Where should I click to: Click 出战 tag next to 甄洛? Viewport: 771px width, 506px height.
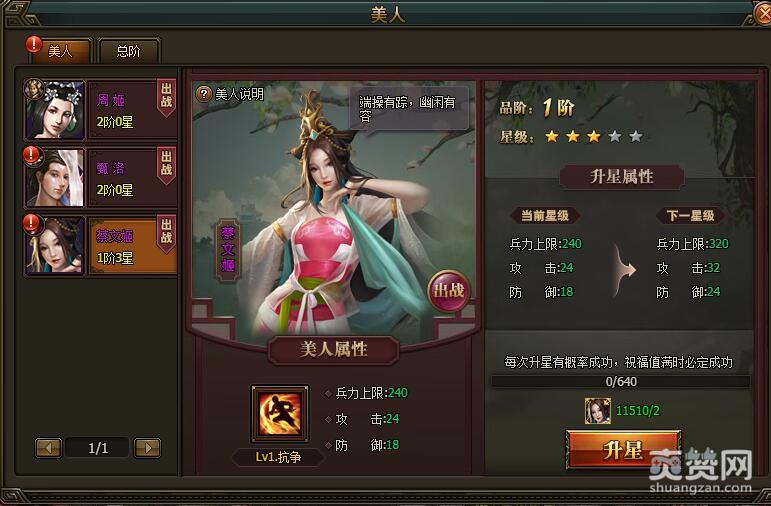click(167, 165)
